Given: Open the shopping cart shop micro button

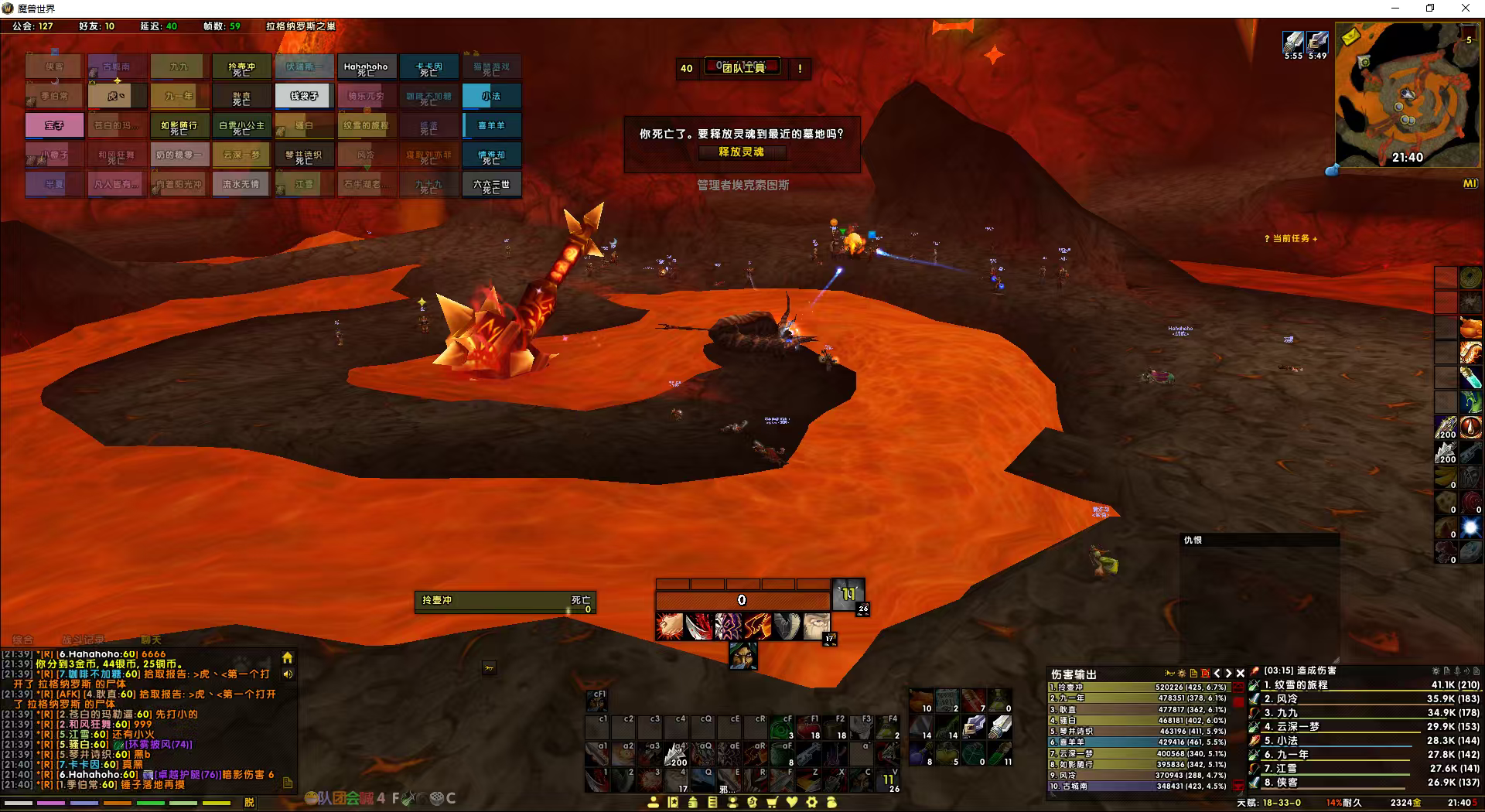Looking at the screenshot, I should click(x=771, y=802).
